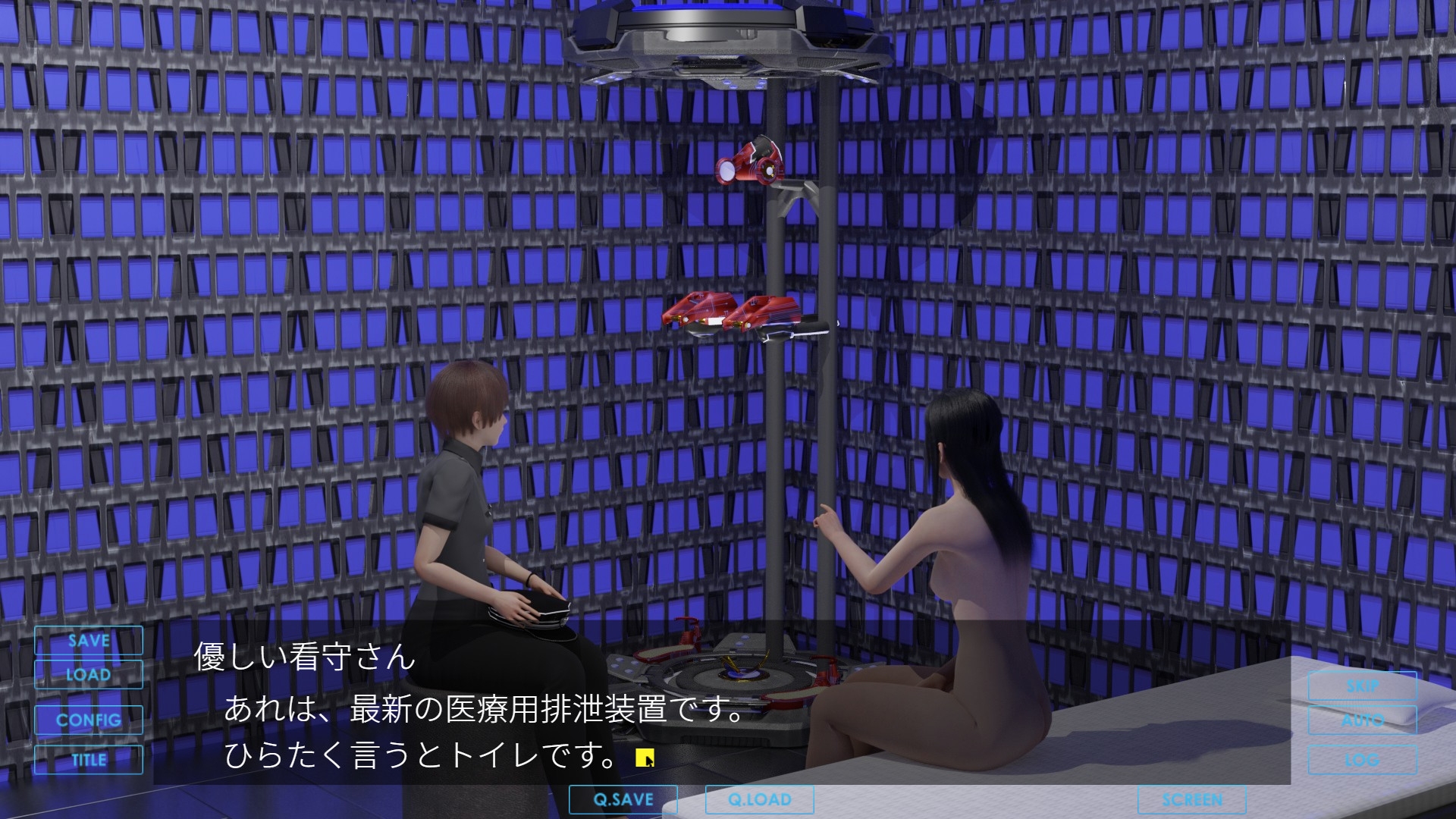
Task: Return to the TITLE screen
Action: [x=89, y=759]
